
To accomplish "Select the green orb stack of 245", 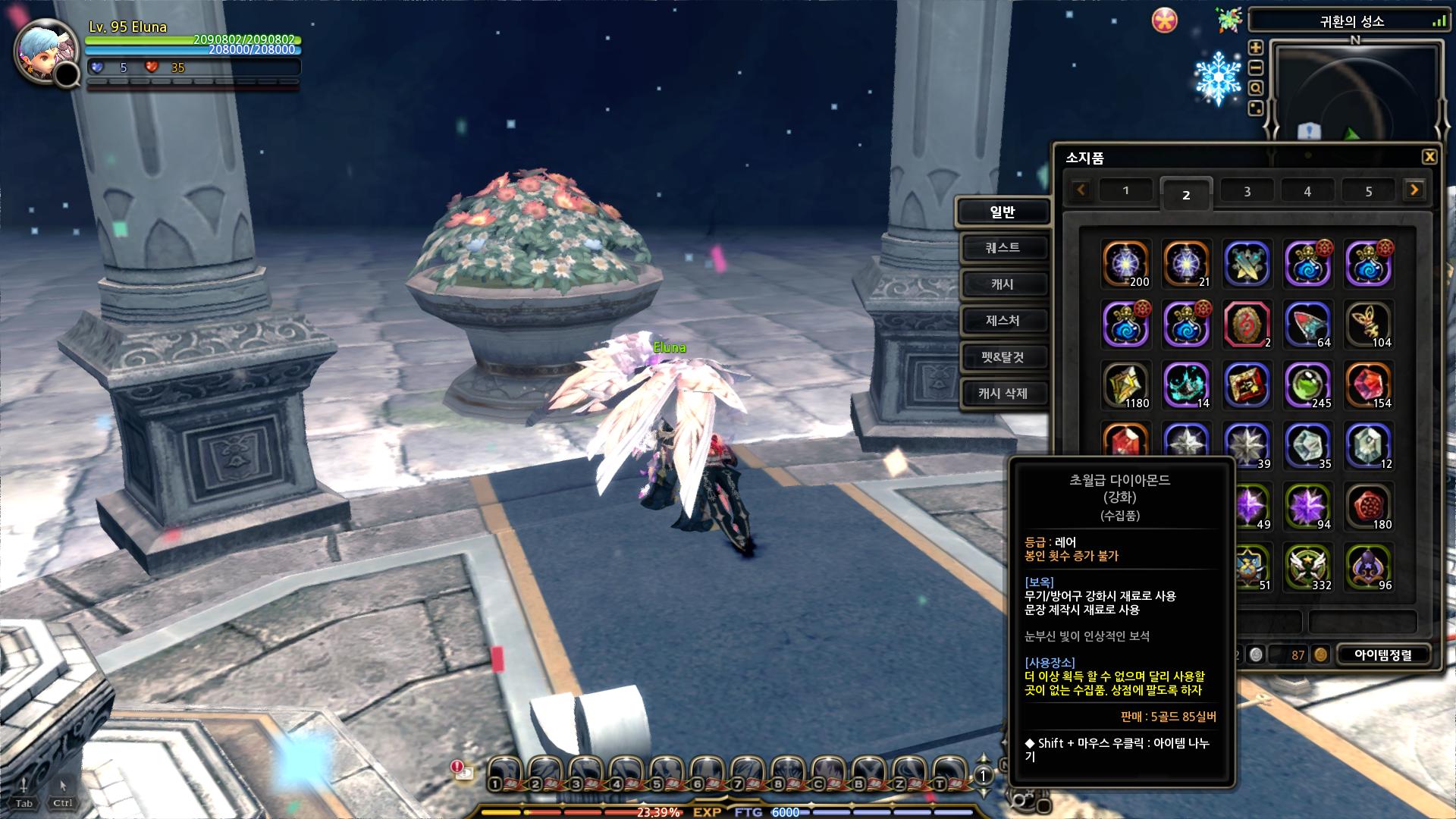I will click(1307, 385).
